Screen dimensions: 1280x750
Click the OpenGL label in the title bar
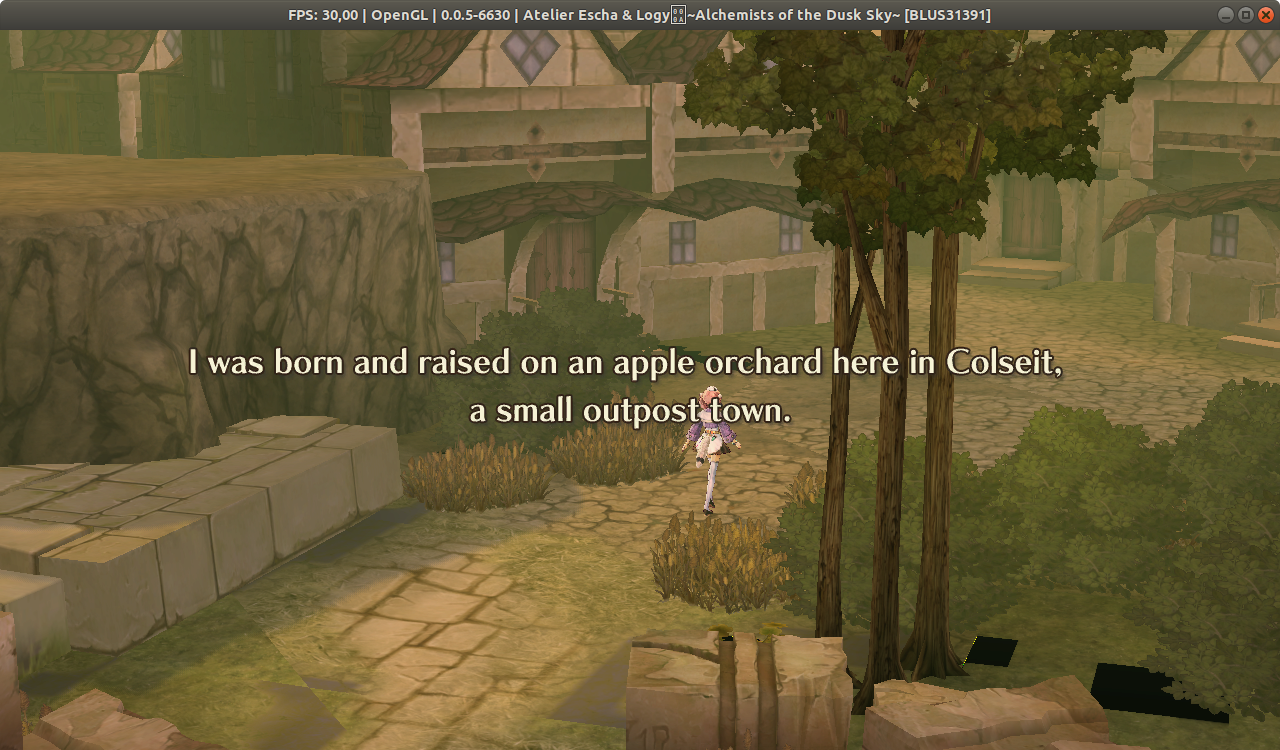pos(399,14)
